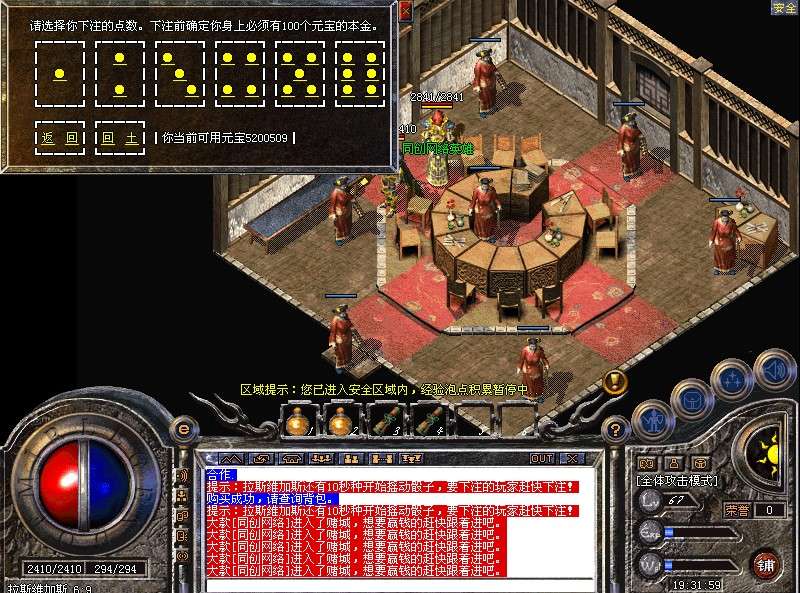This screenshot has height=593, width=800.
Task: Click the 返回 (return) option
Action: pyautogui.click(x=60, y=138)
